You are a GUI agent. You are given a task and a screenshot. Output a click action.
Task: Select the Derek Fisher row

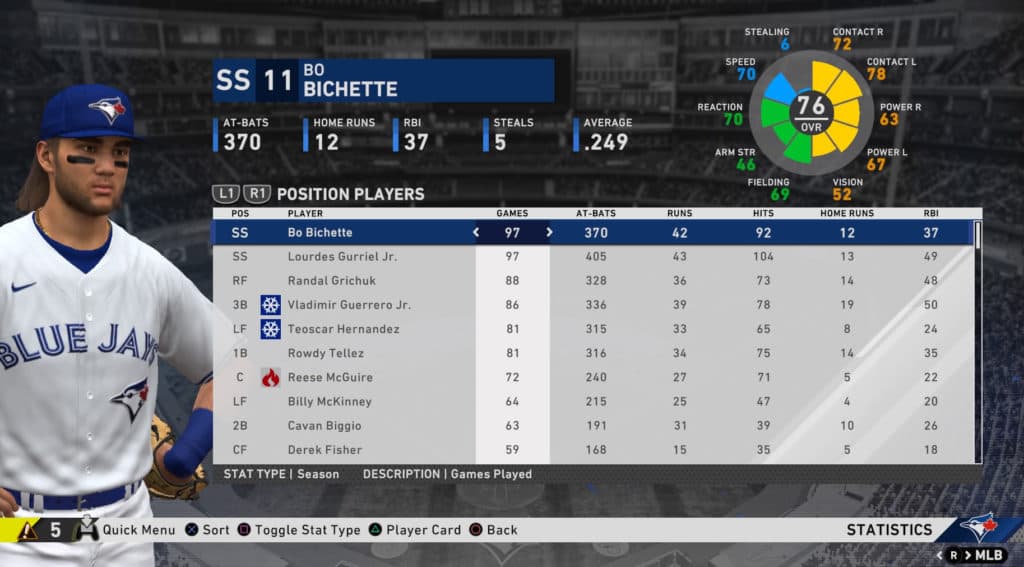pyautogui.click(x=324, y=450)
